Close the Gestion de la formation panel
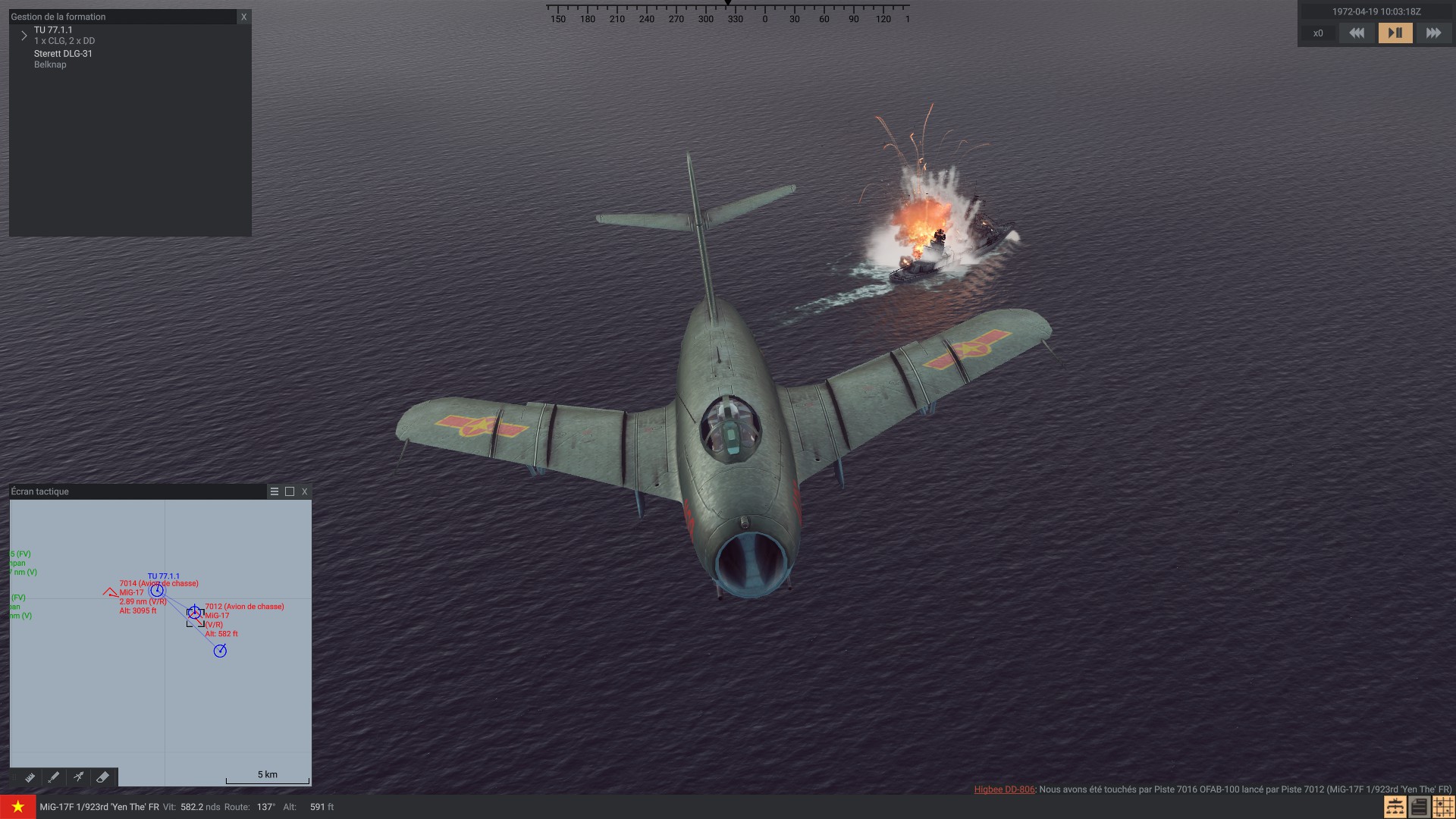This screenshot has height=819, width=1456. tap(243, 17)
